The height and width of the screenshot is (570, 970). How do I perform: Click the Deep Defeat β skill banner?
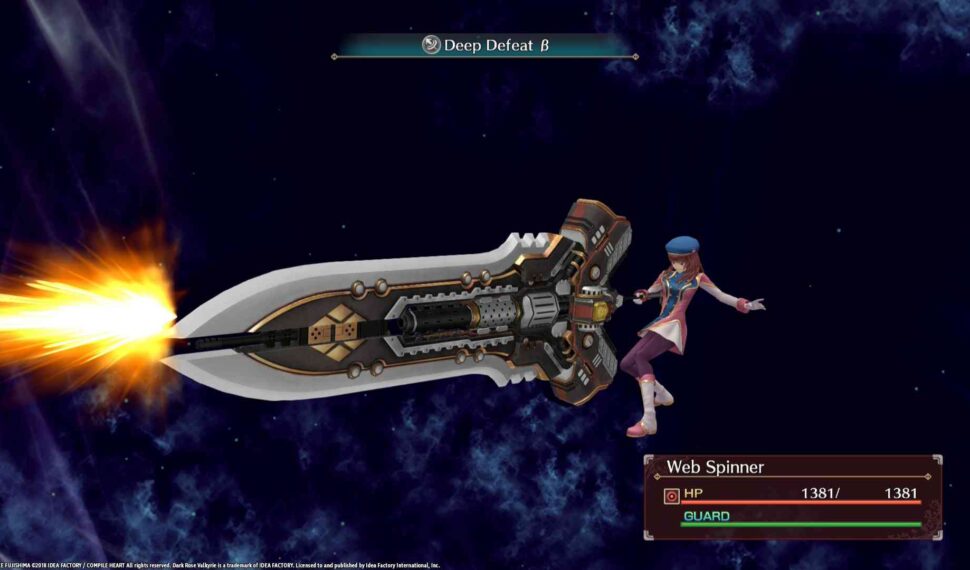pos(485,45)
